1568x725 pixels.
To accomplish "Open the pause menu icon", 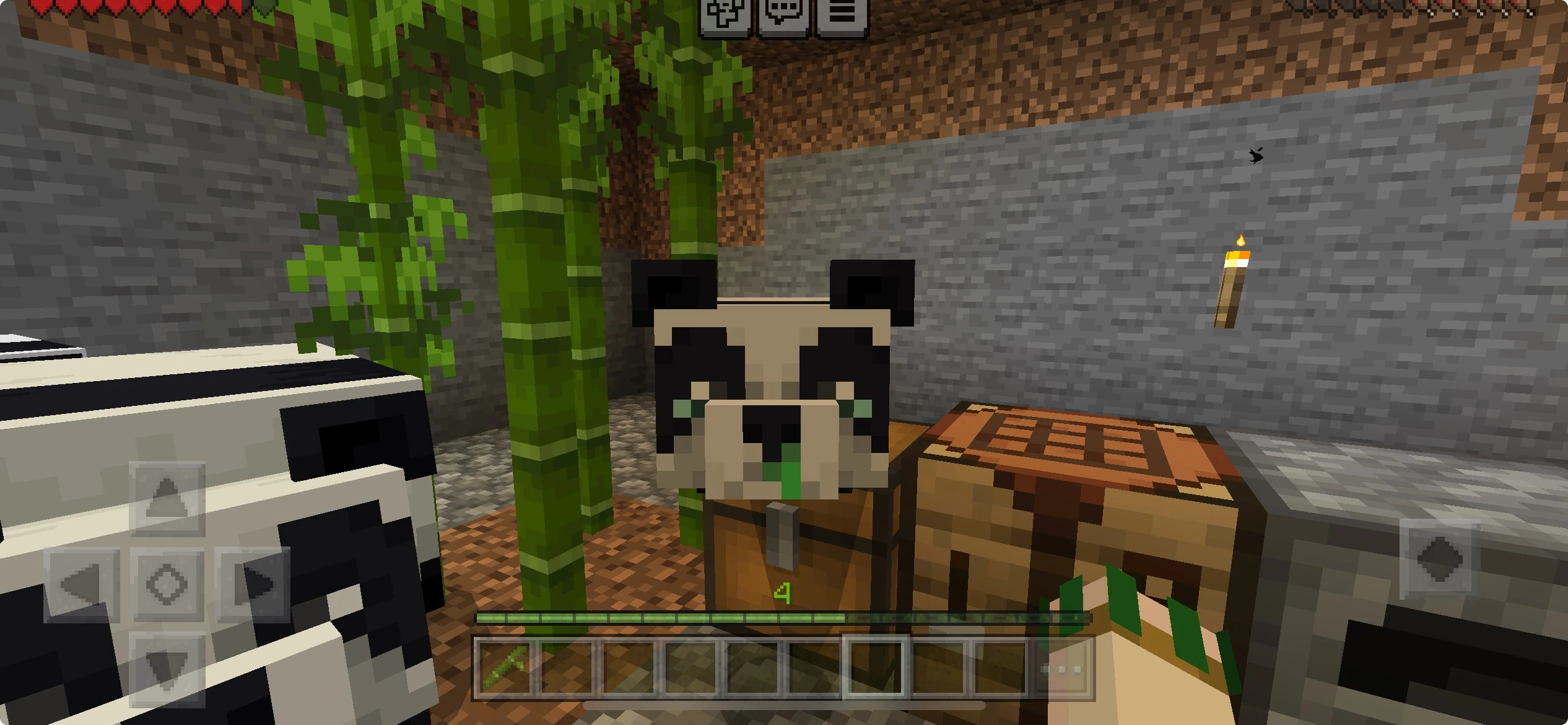I will pos(843,14).
